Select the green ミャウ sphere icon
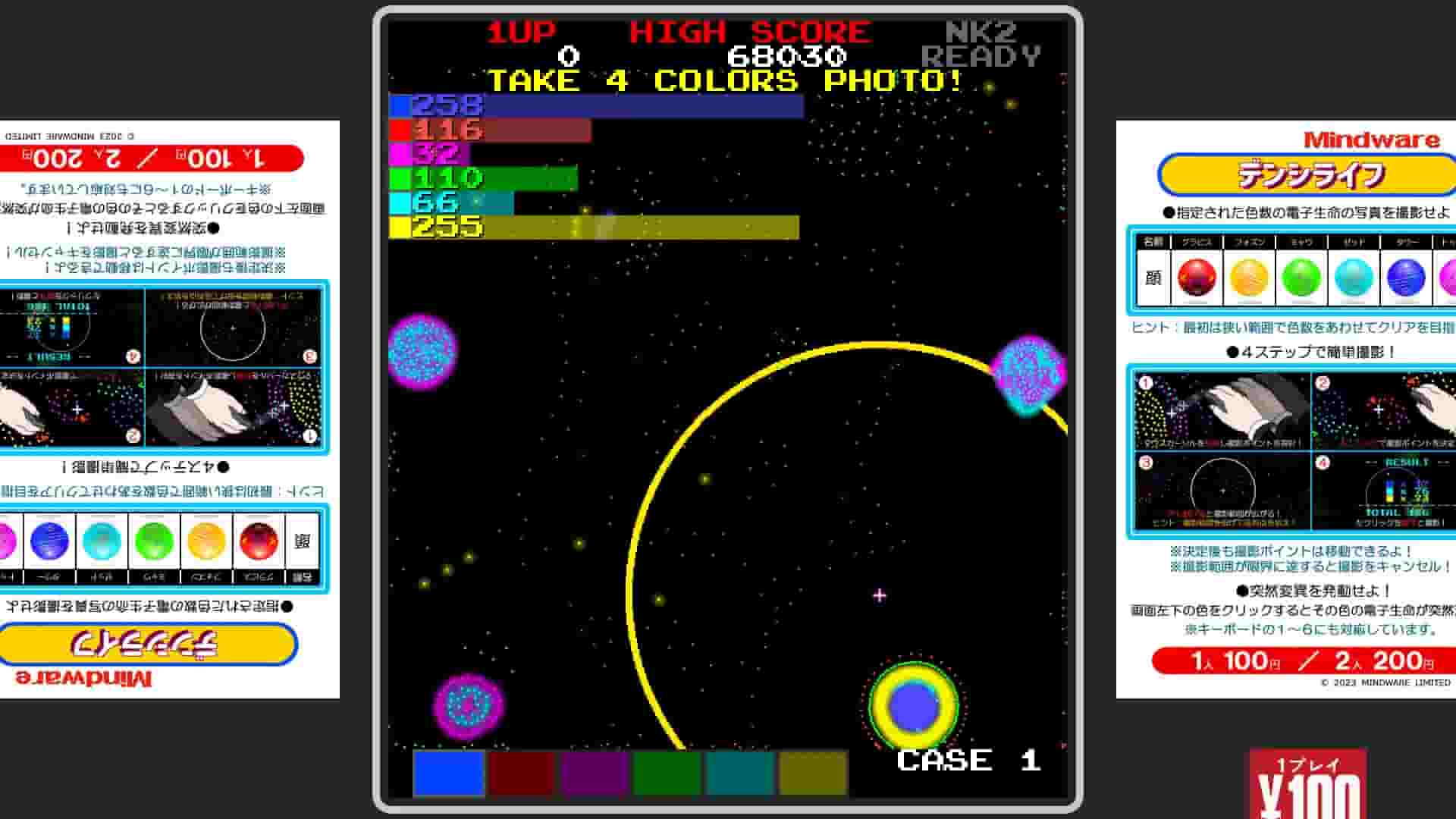The image size is (1456, 819). click(x=1300, y=278)
